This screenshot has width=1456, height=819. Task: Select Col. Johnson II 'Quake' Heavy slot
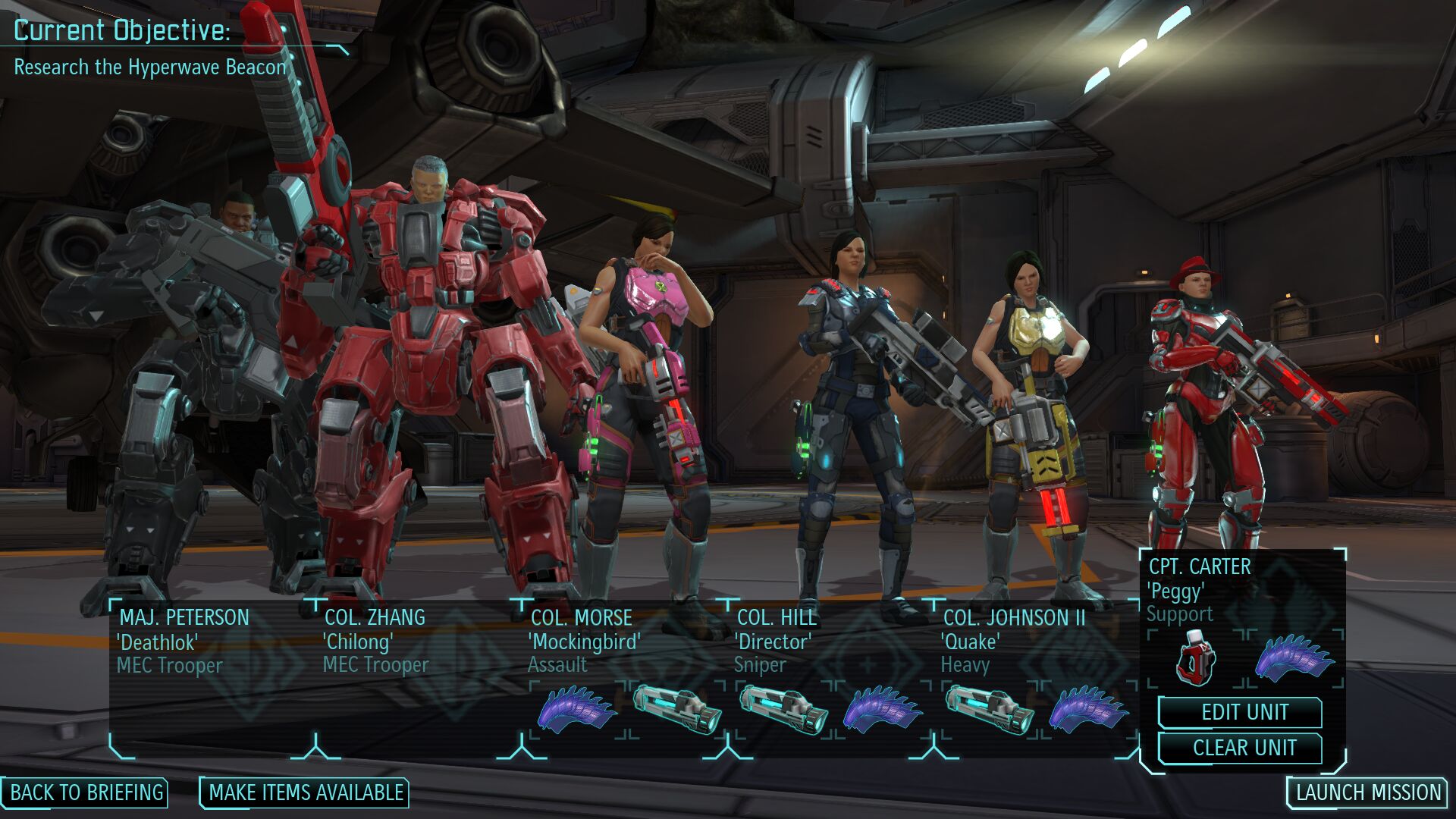point(1012,639)
